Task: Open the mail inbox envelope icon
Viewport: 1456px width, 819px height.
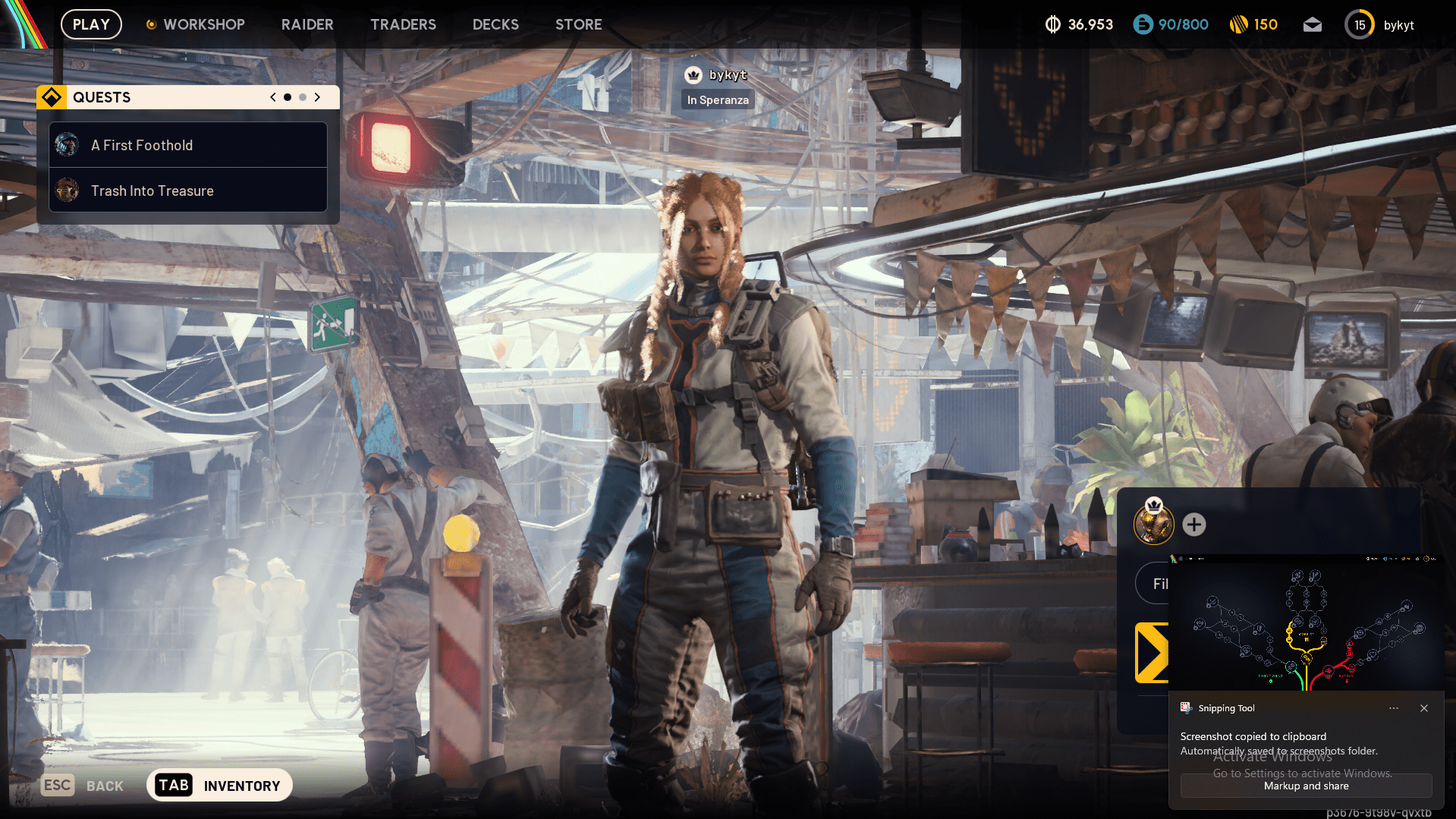Action: tap(1312, 24)
